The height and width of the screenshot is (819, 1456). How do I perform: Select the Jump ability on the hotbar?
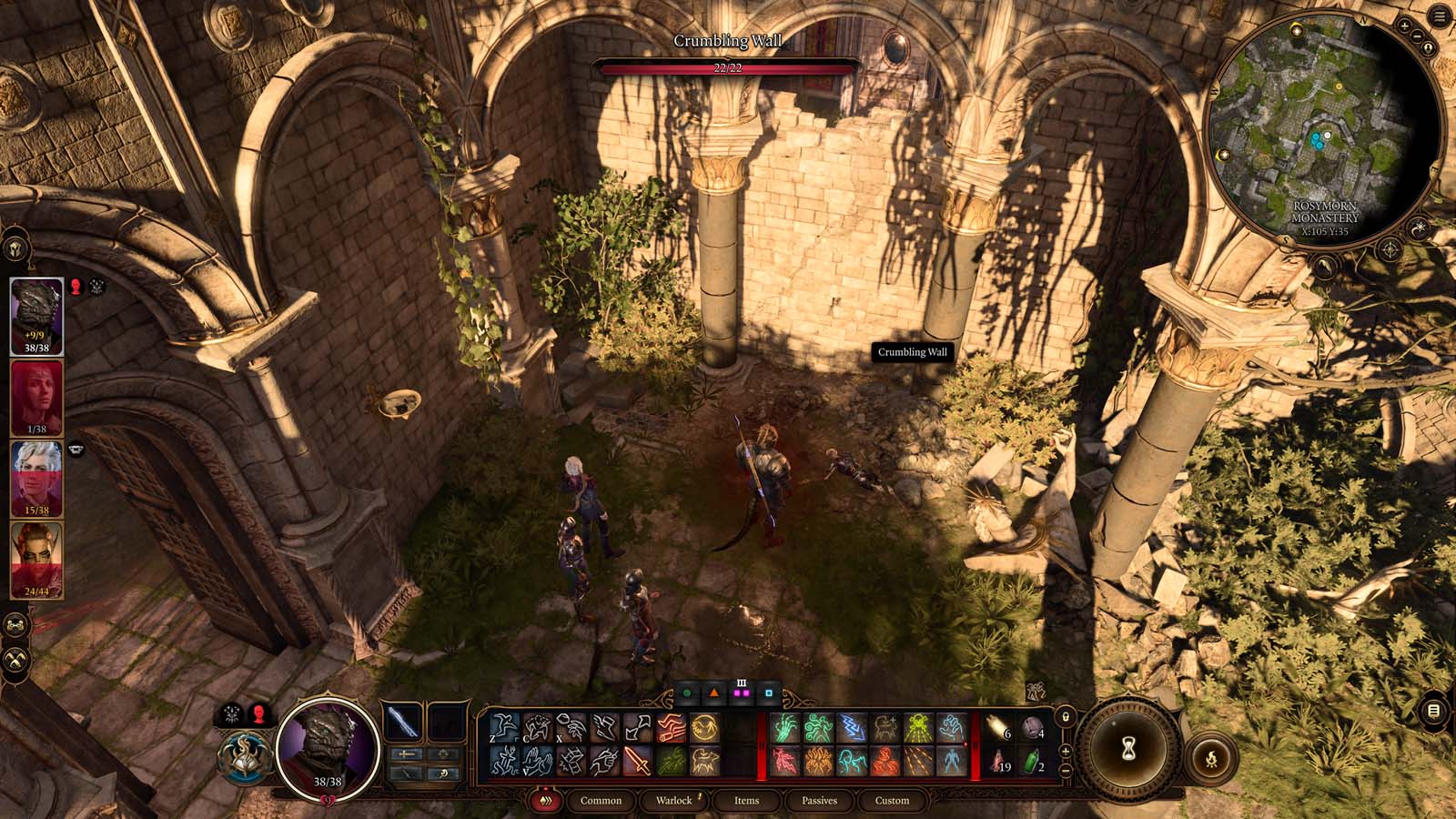click(x=505, y=726)
